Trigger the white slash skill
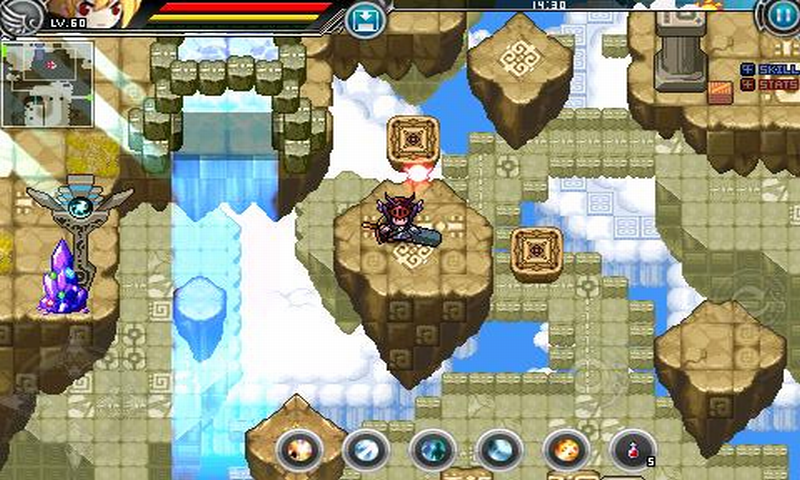 pyautogui.click(x=365, y=450)
